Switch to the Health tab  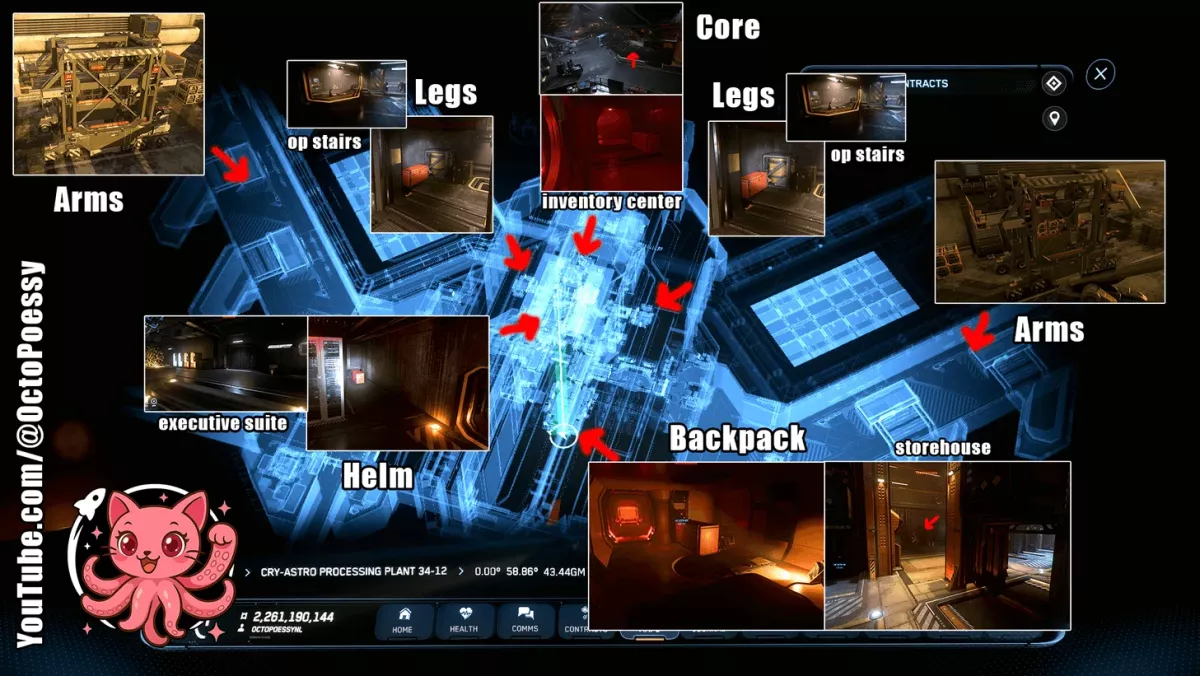point(463,620)
